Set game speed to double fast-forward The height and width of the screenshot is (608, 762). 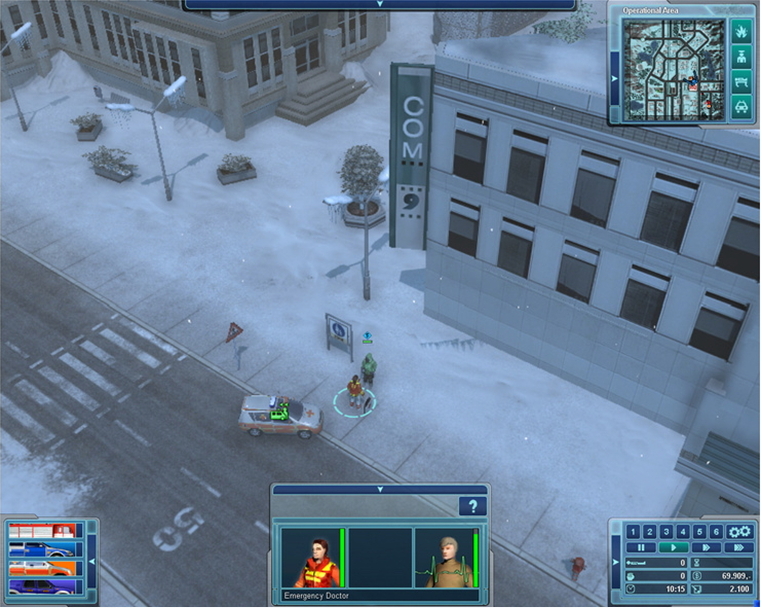coord(706,548)
